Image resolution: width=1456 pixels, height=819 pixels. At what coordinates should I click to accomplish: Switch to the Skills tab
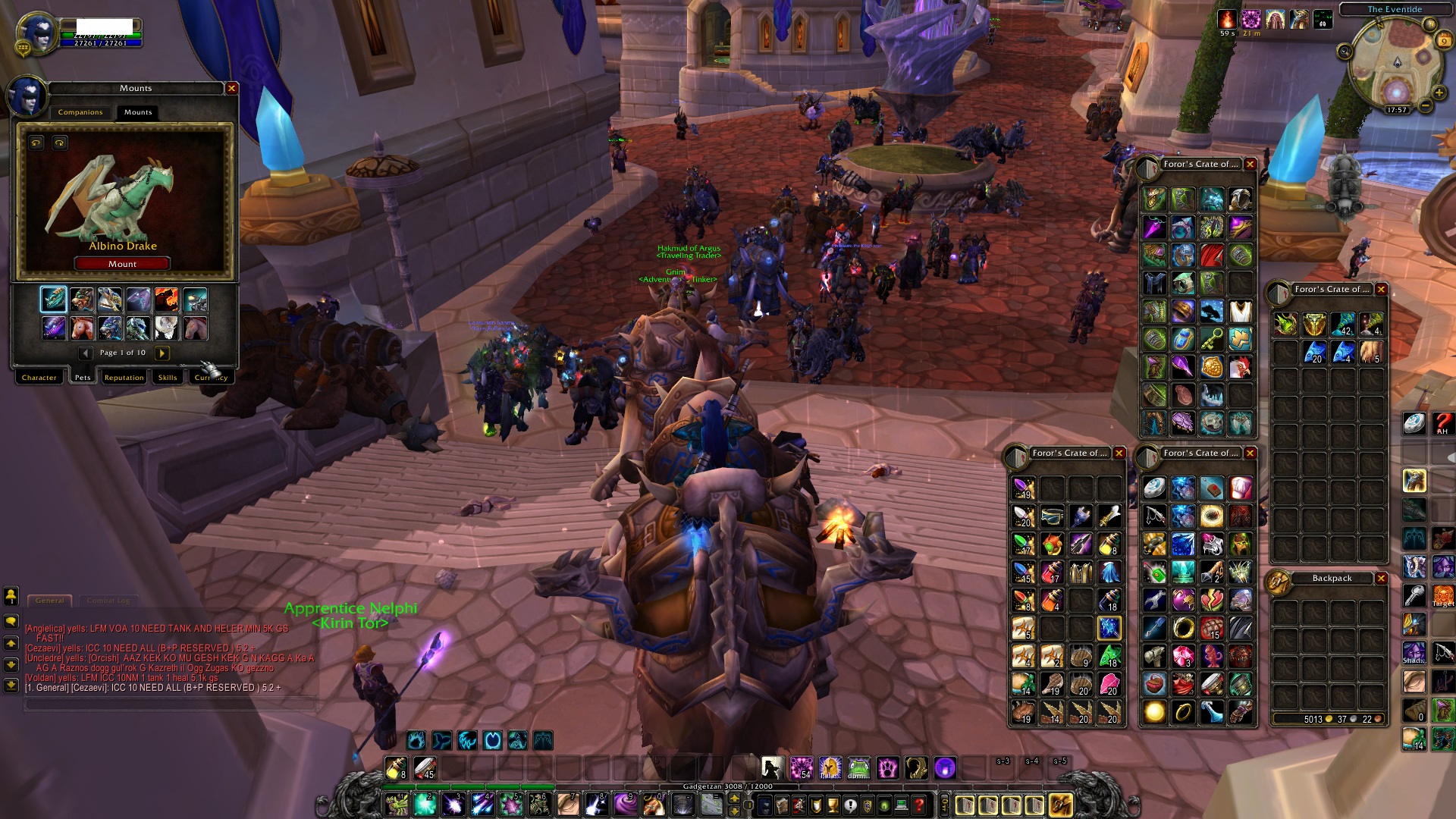pyautogui.click(x=168, y=377)
